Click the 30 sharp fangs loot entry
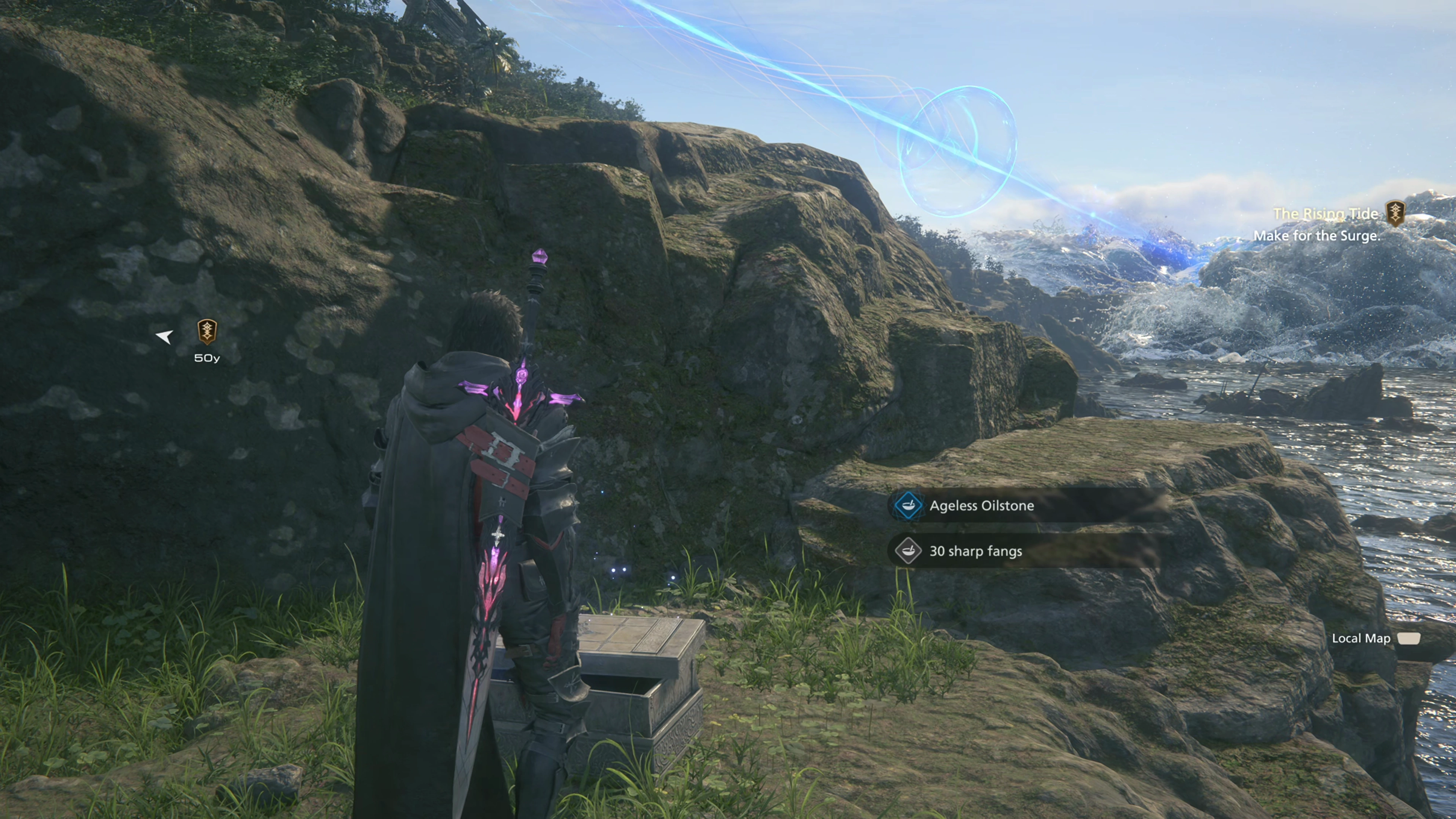1456x819 pixels. [976, 551]
